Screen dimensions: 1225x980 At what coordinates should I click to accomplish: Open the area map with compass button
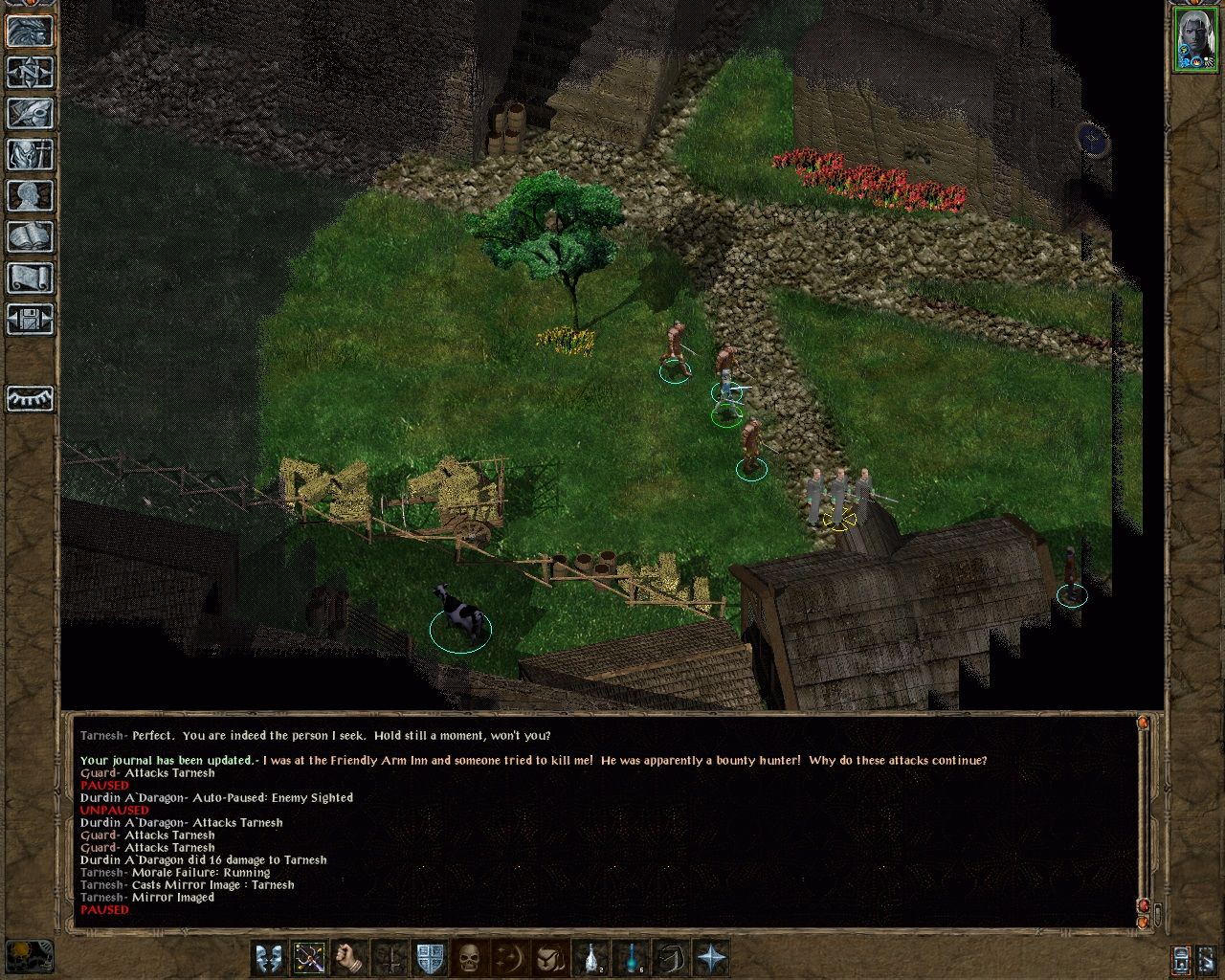coord(30,72)
